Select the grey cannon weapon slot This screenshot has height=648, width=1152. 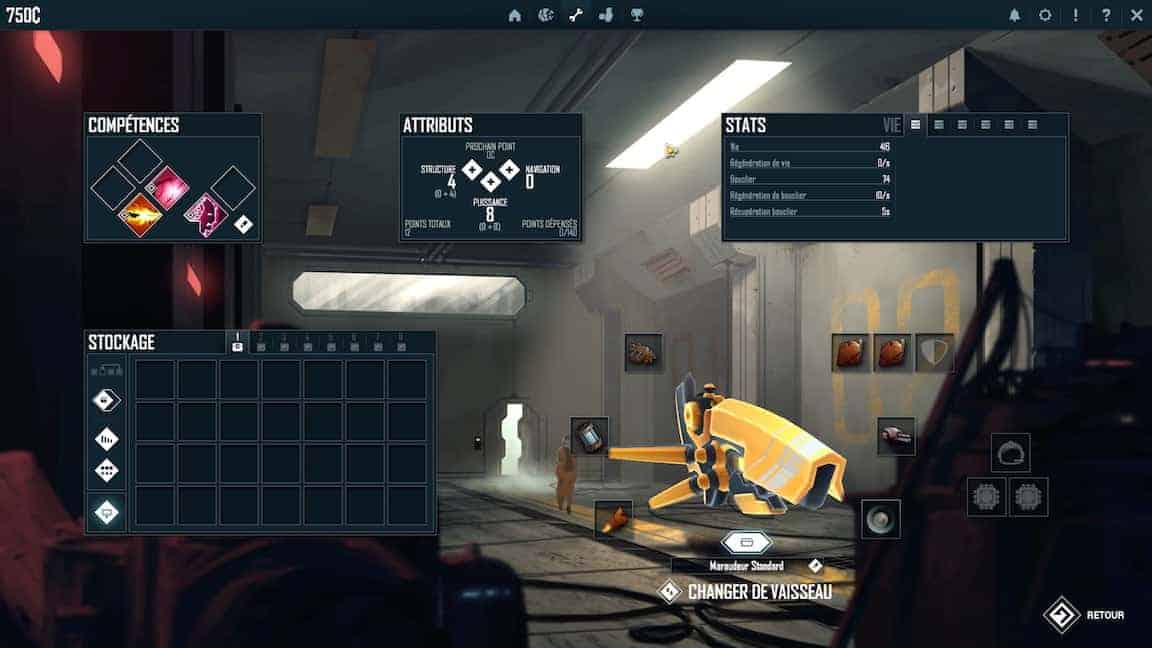click(x=896, y=436)
